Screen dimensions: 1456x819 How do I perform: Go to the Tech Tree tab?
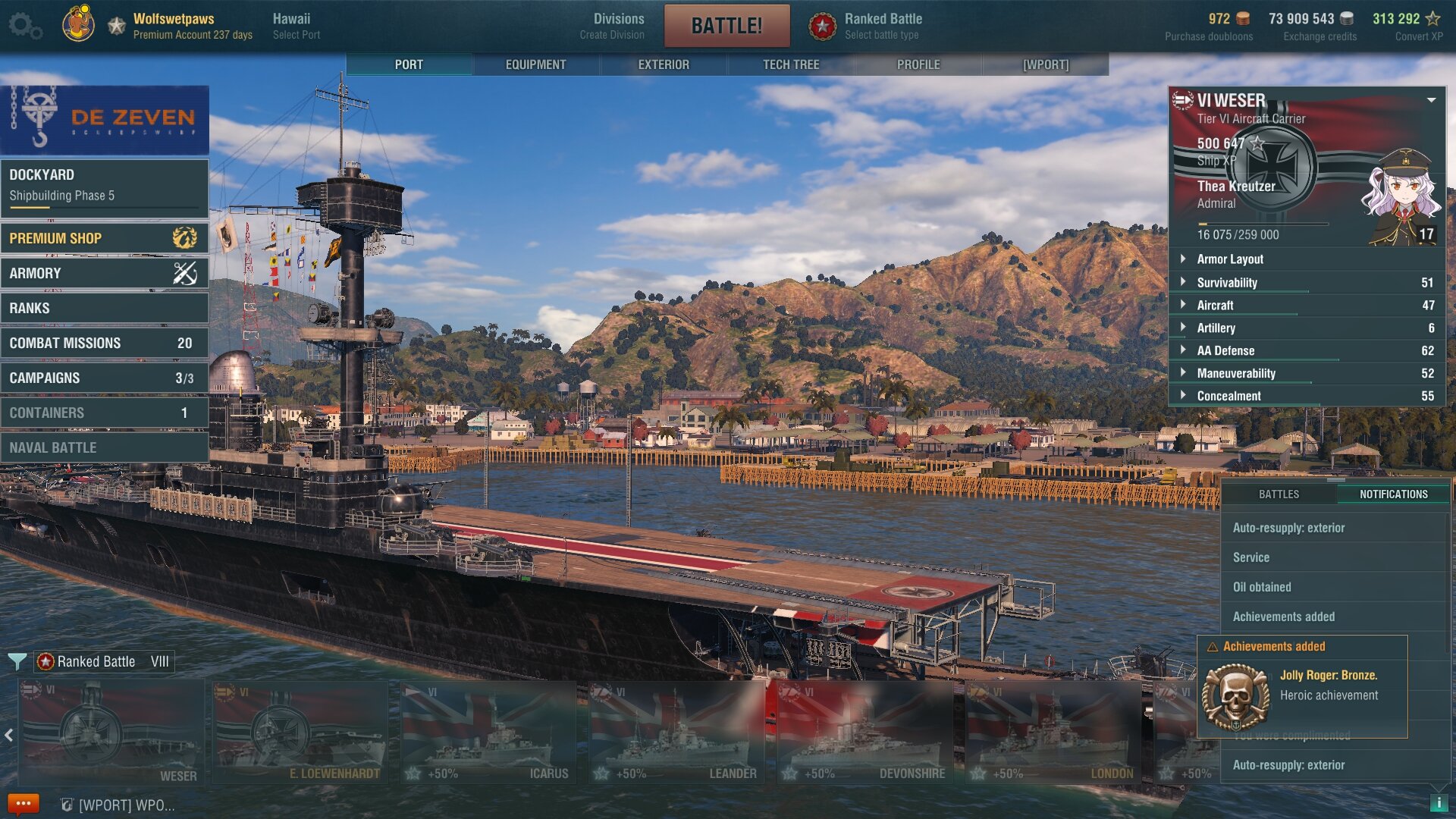[x=791, y=64]
